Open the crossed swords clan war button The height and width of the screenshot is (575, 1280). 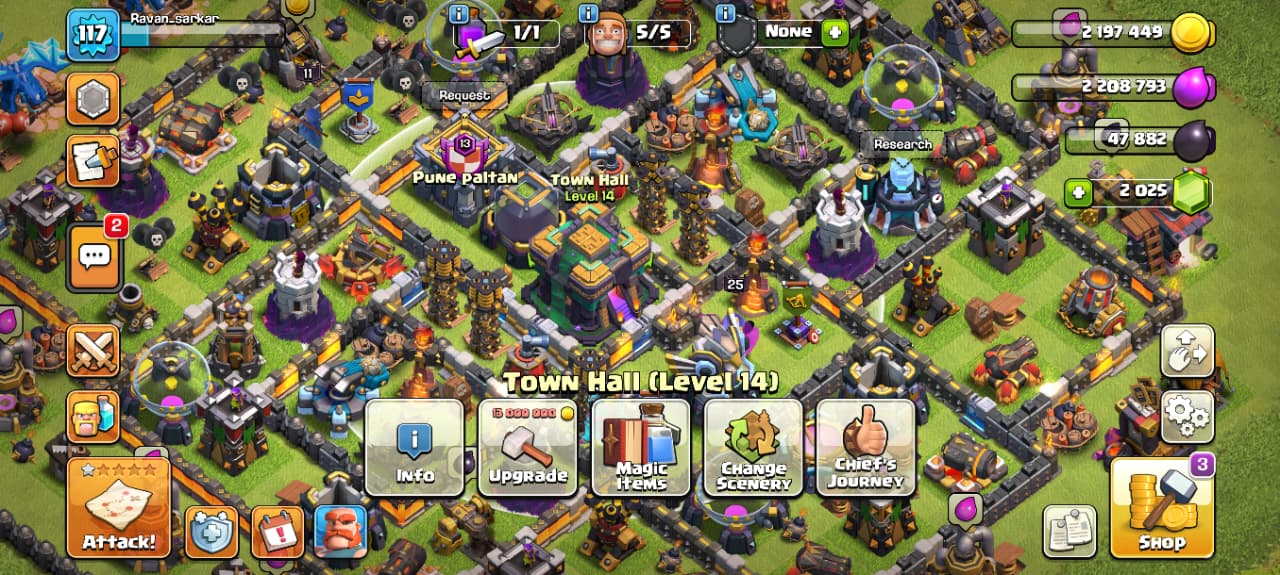point(94,350)
